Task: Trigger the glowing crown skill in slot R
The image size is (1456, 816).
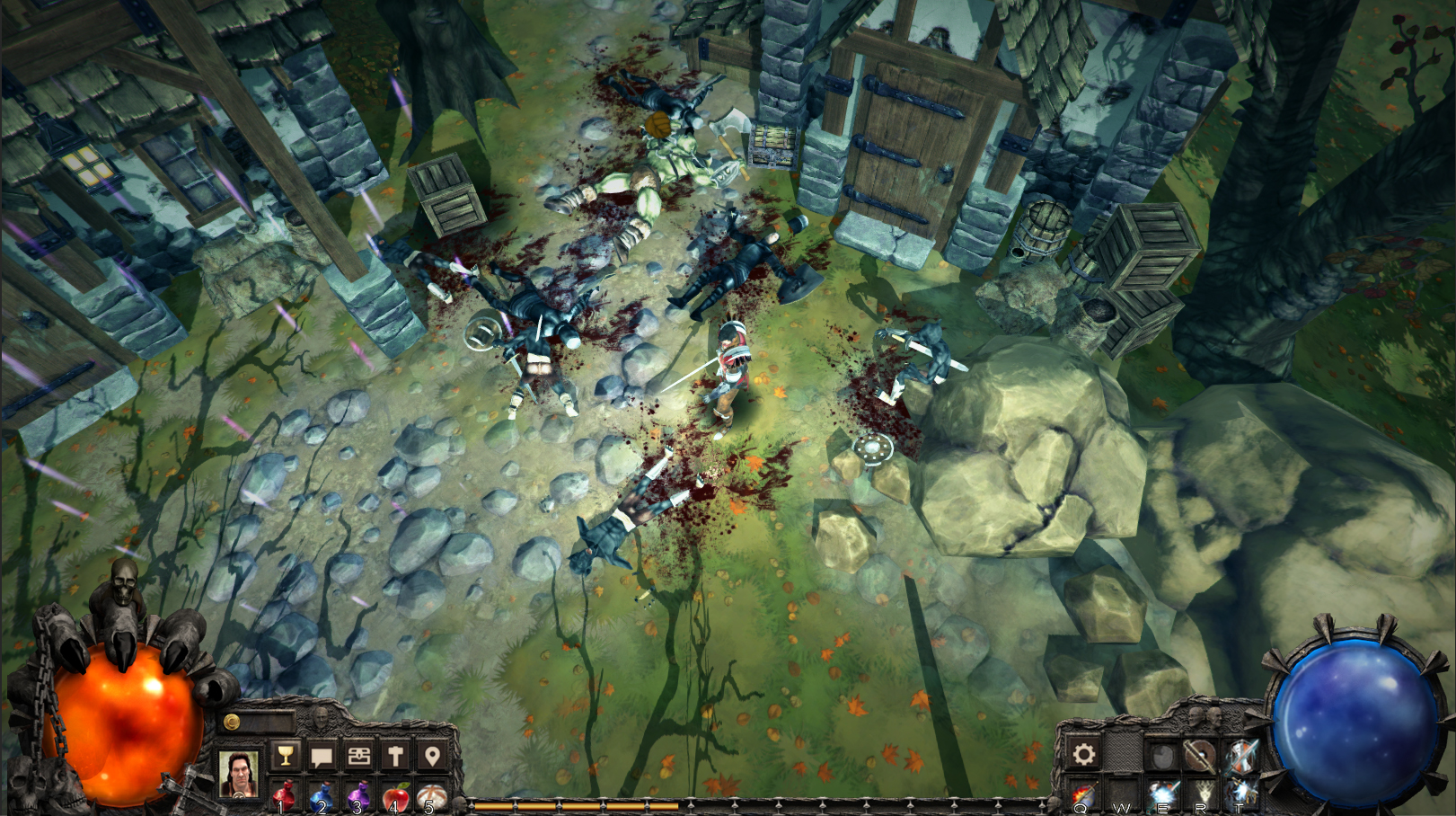Action: pyautogui.click(x=1205, y=794)
